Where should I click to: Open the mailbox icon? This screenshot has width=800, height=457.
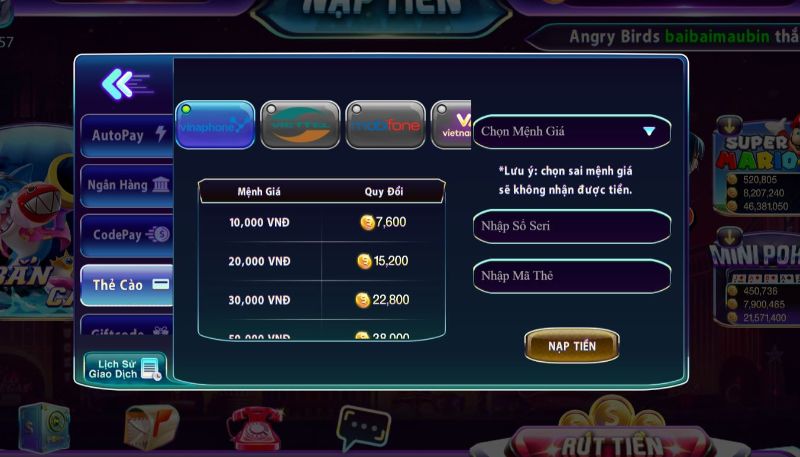coord(151,428)
